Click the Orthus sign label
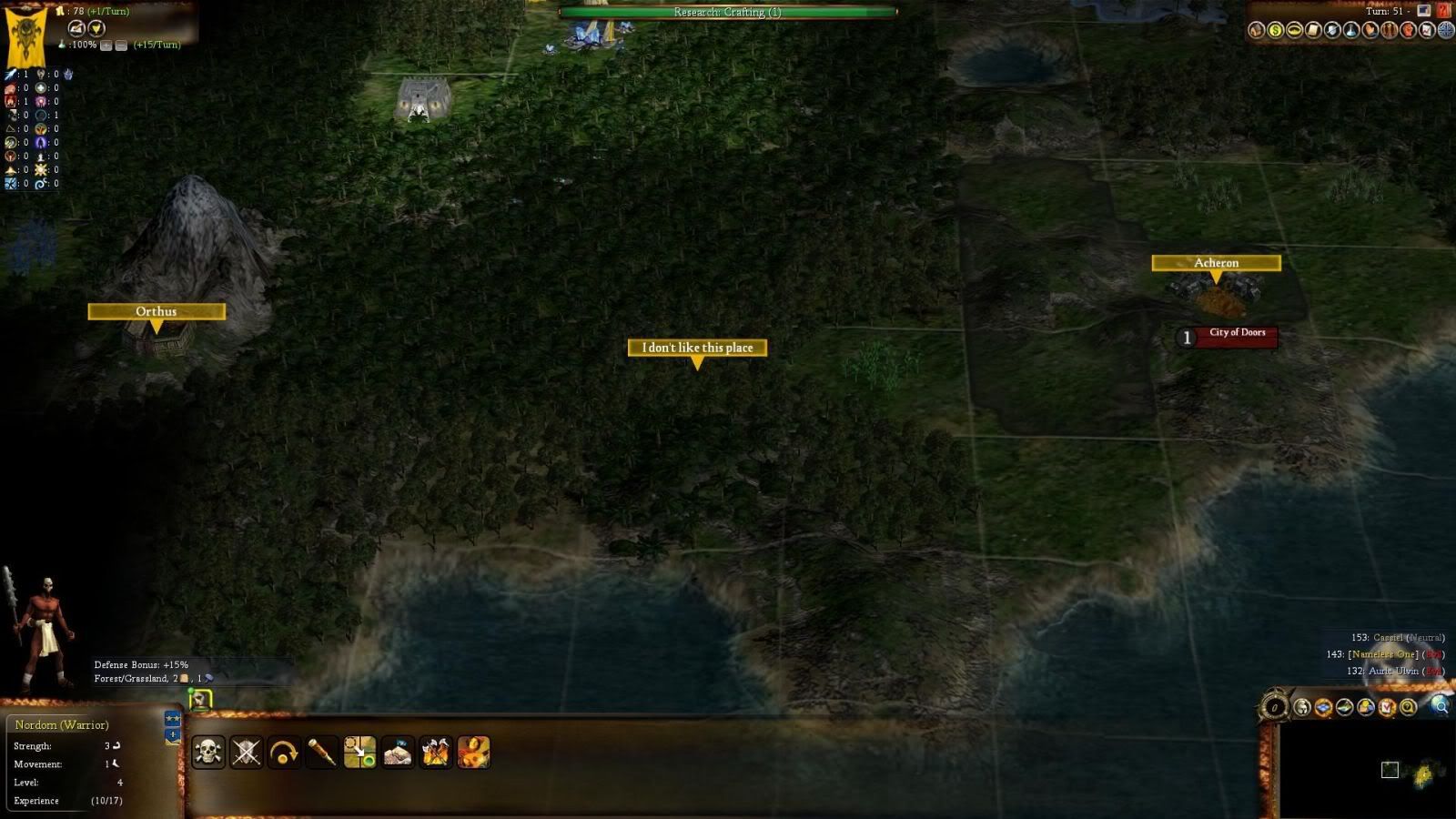 [x=157, y=311]
